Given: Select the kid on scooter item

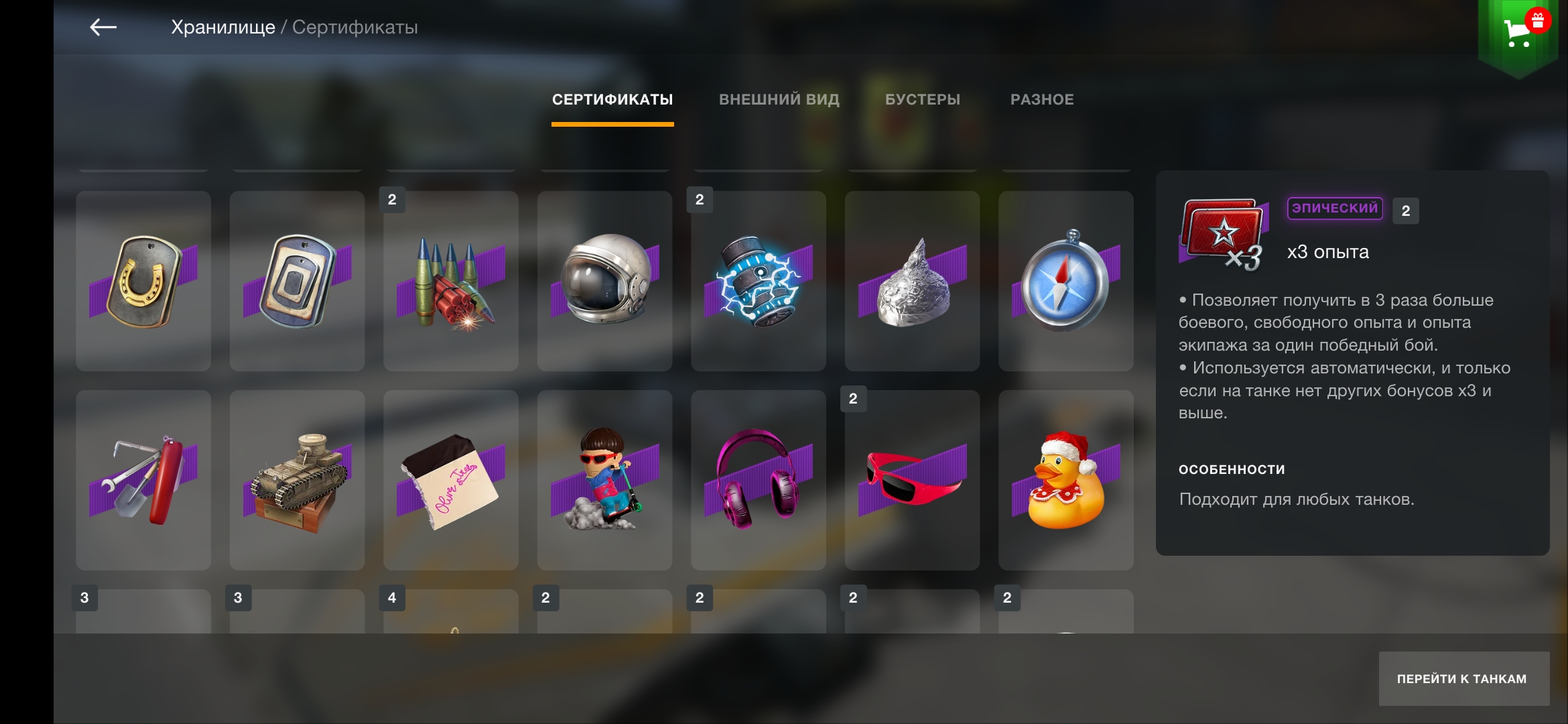Looking at the screenshot, I should 604,481.
